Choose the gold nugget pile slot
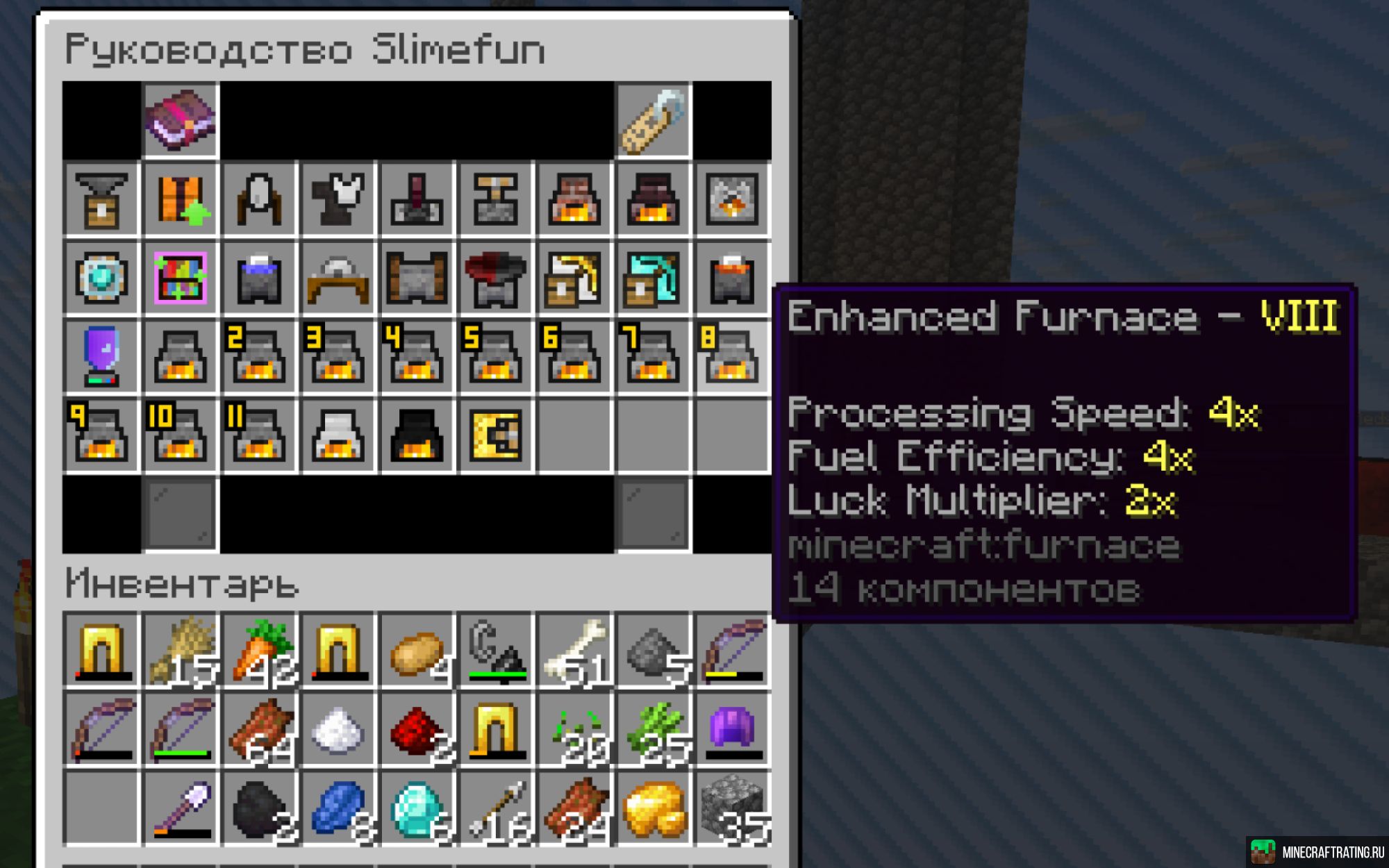 tap(653, 809)
